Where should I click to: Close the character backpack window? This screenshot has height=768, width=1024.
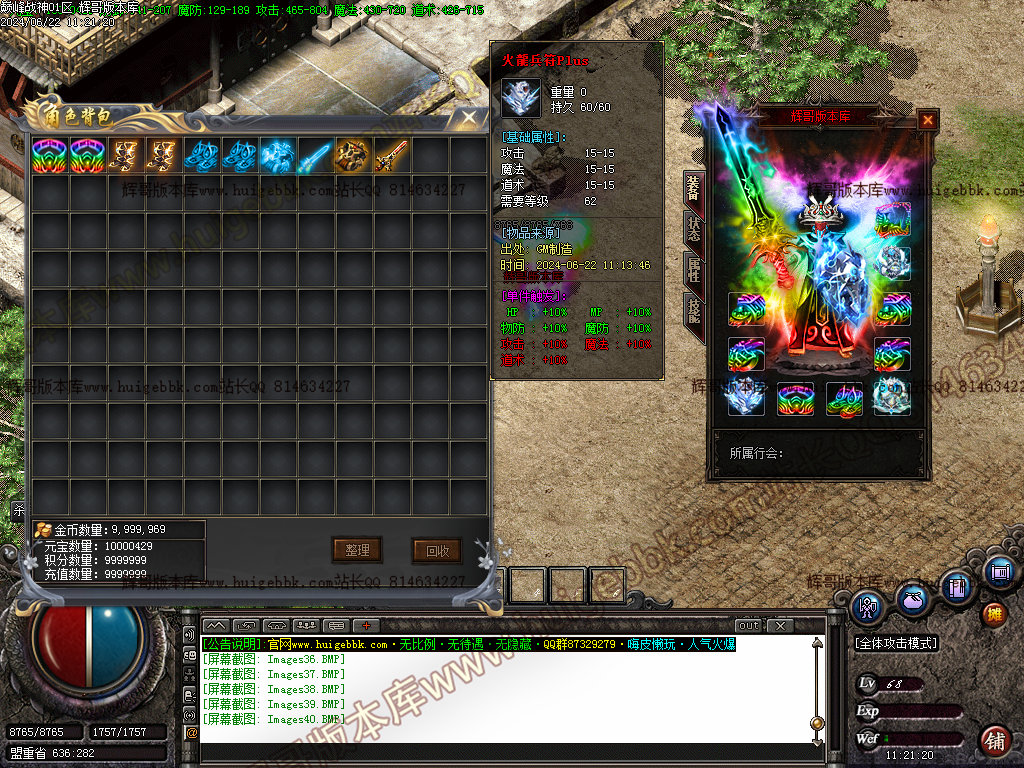pyautogui.click(x=468, y=118)
